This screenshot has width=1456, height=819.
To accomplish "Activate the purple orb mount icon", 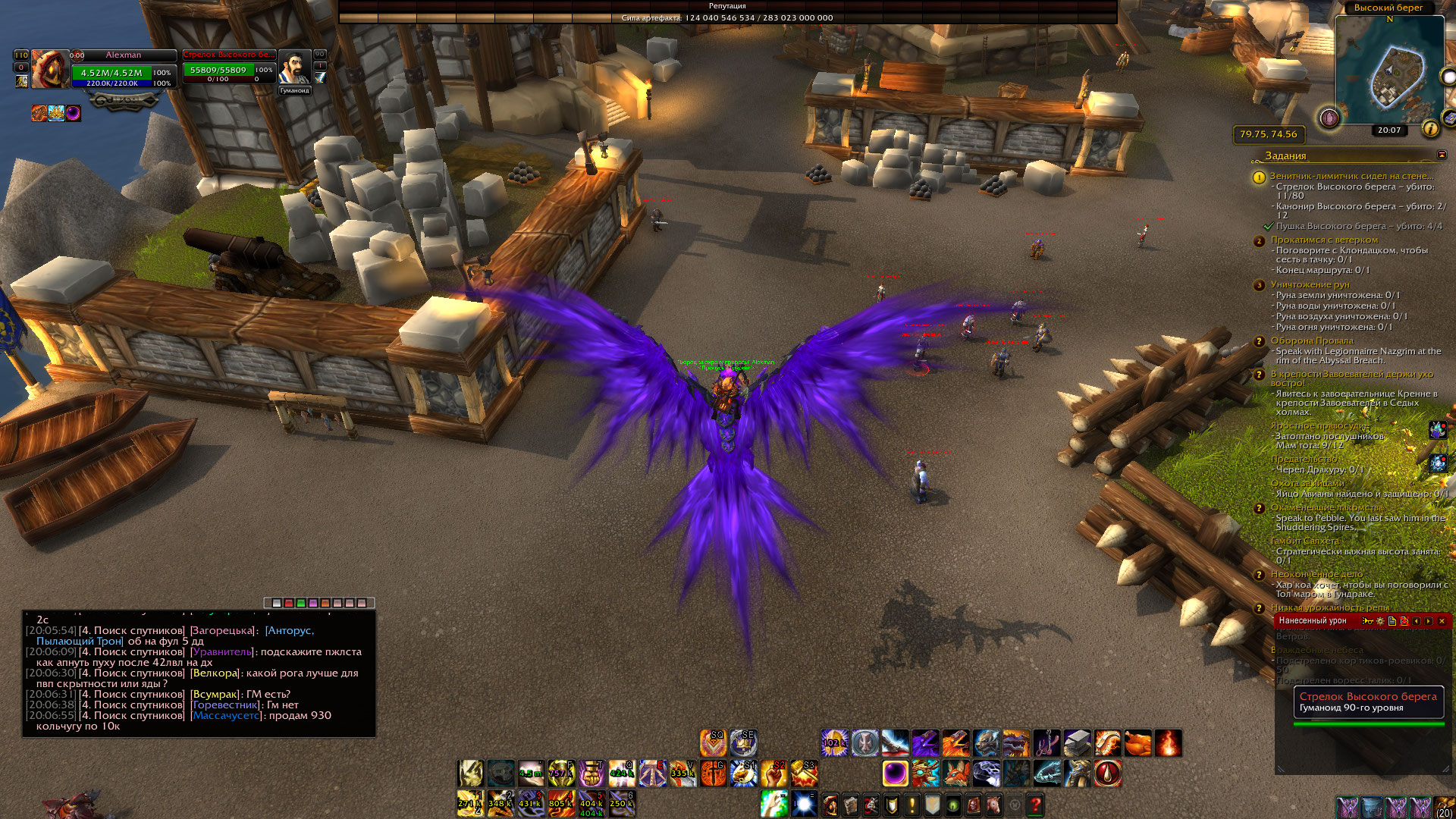I will (x=895, y=774).
